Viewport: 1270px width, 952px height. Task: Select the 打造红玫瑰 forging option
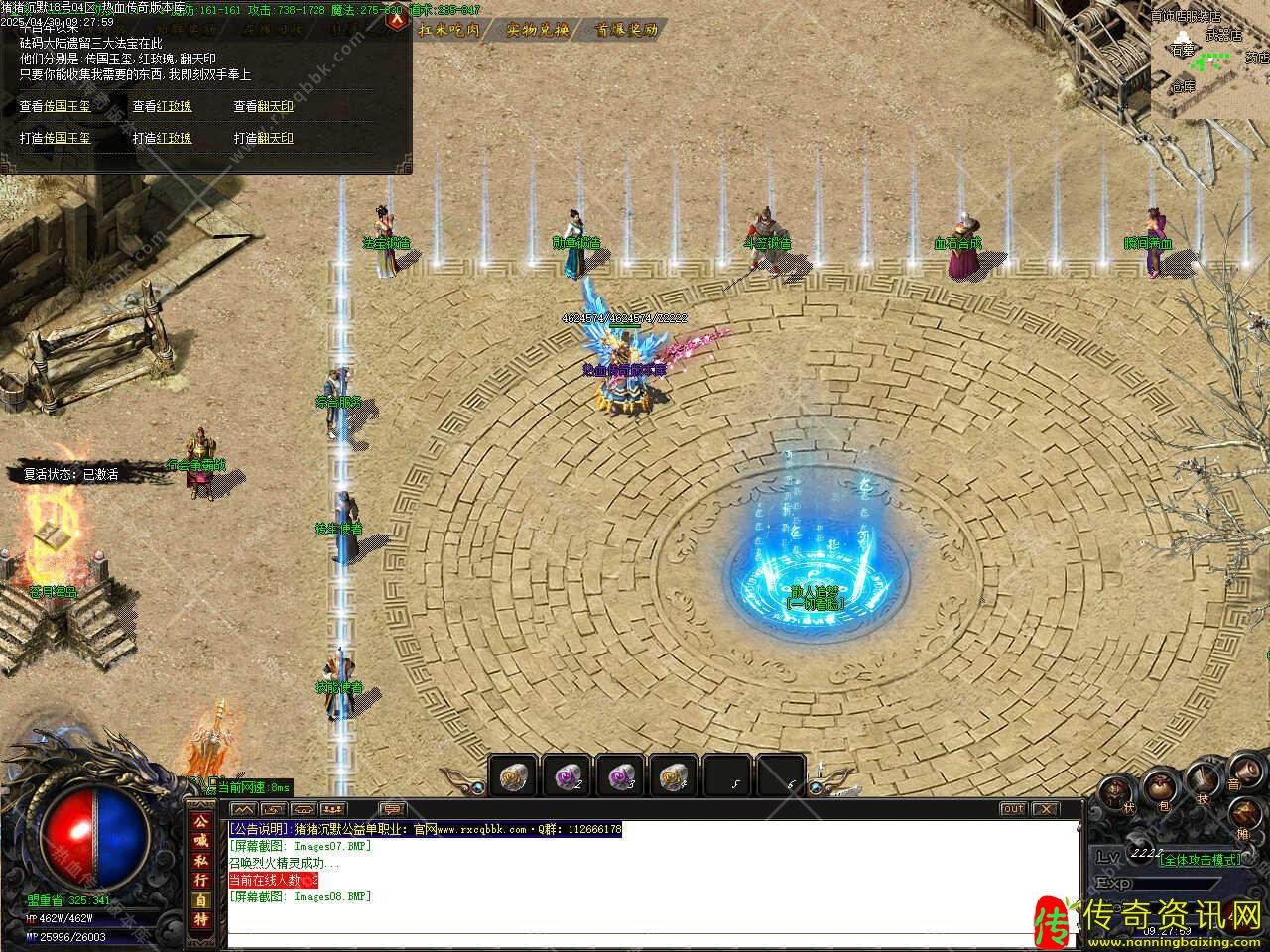(x=163, y=138)
